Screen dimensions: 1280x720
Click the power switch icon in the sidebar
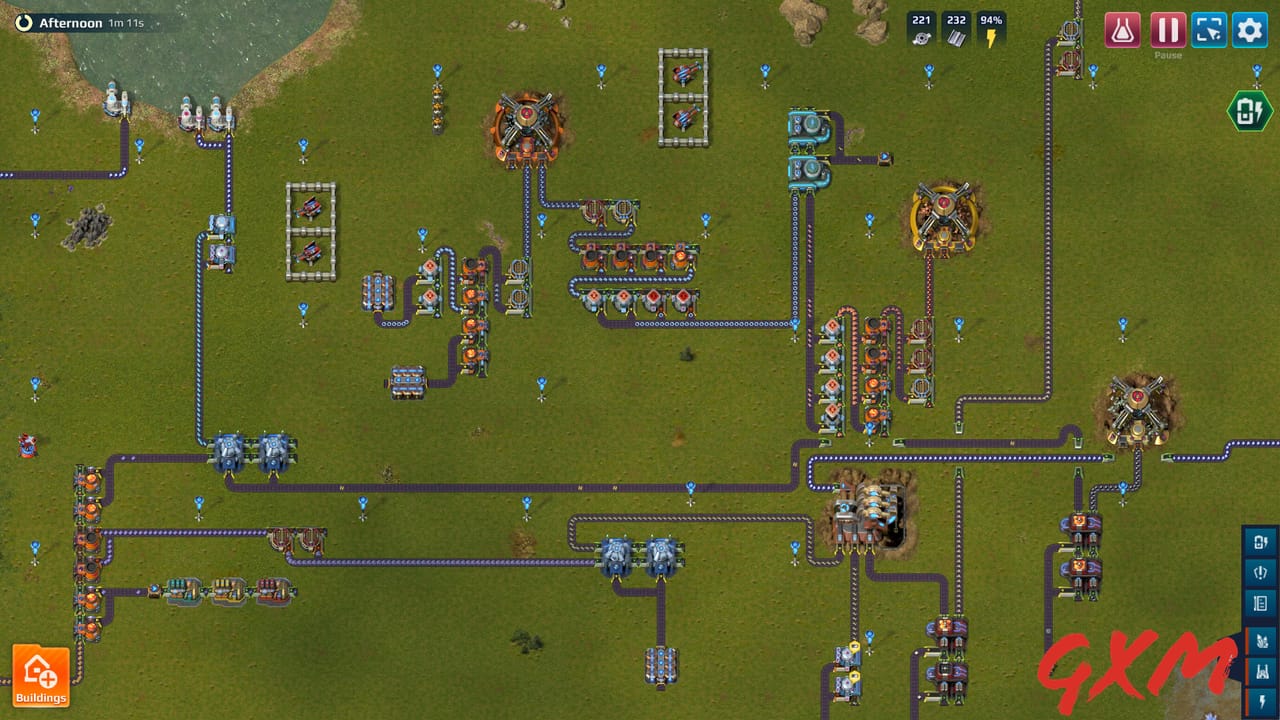1259,572
